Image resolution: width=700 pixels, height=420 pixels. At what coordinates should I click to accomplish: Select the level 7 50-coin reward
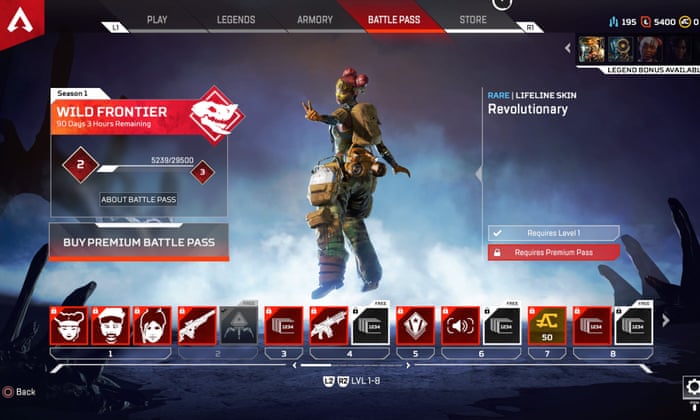click(x=546, y=326)
